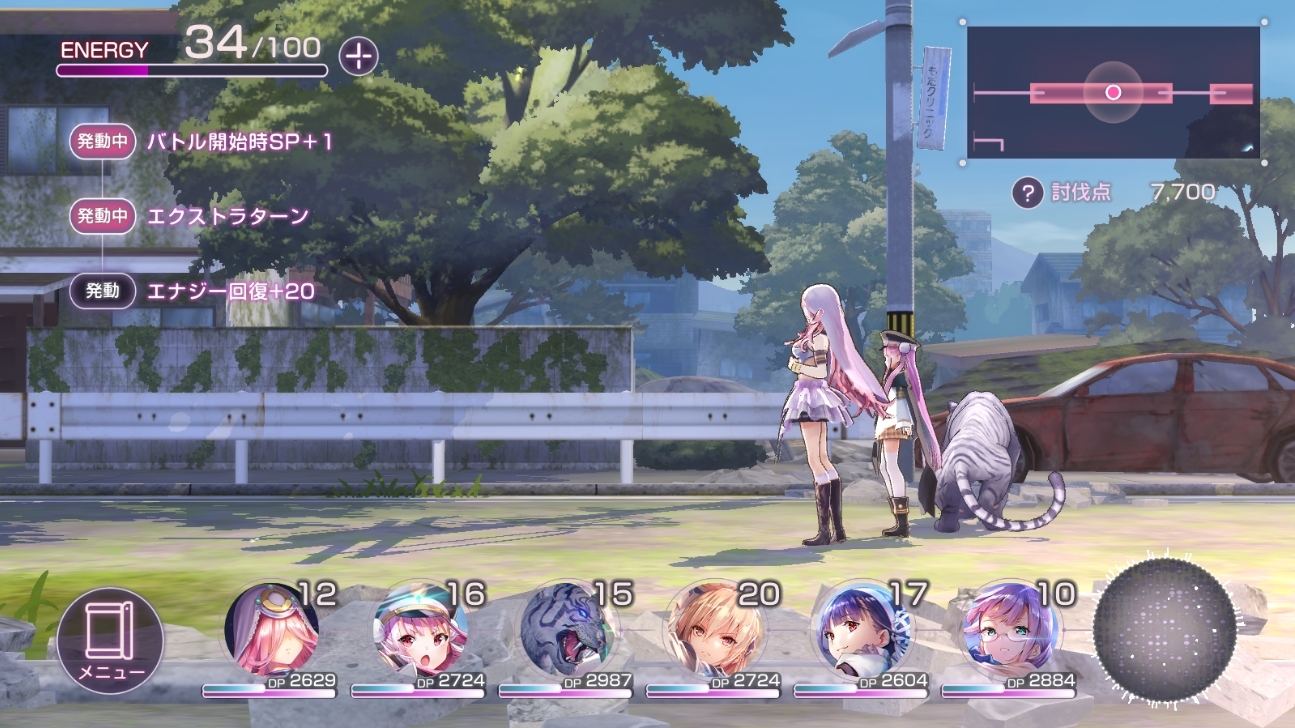1295x728 pixels.
Task: Open the メニュー menu button
Action: pos(109,640)
